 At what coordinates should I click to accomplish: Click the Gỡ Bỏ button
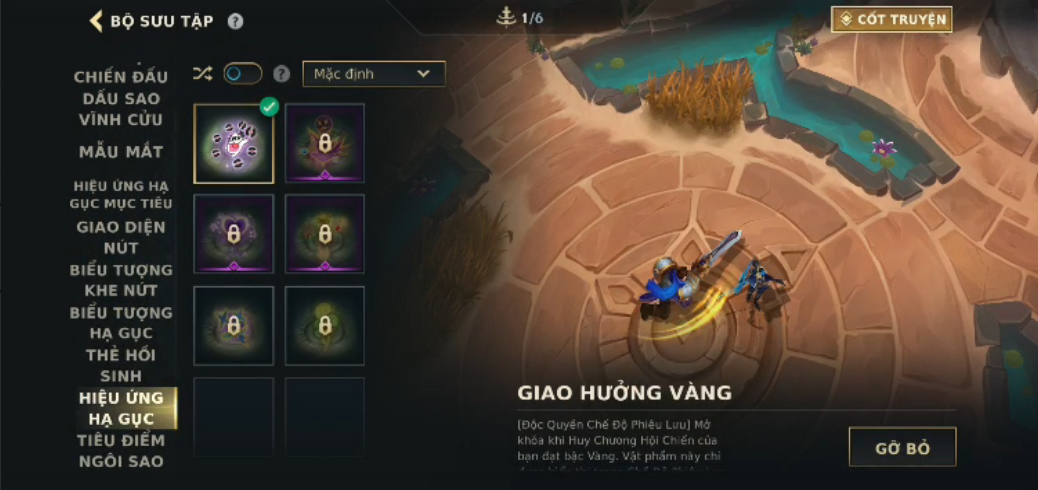902,447
